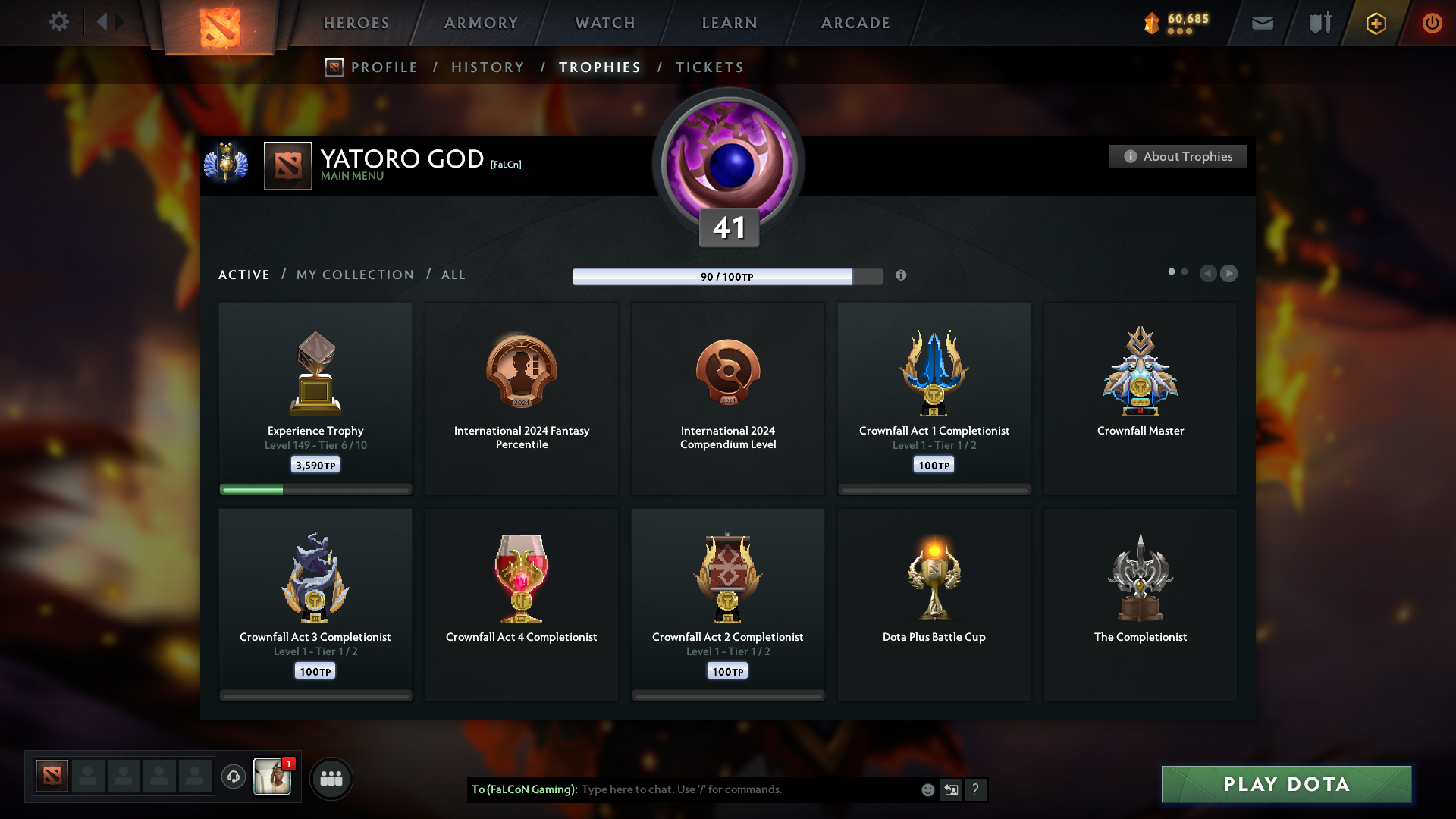Open the HEROES menu
The height and width of the screenshot is (819, 1456).
(x=356, y=23)
